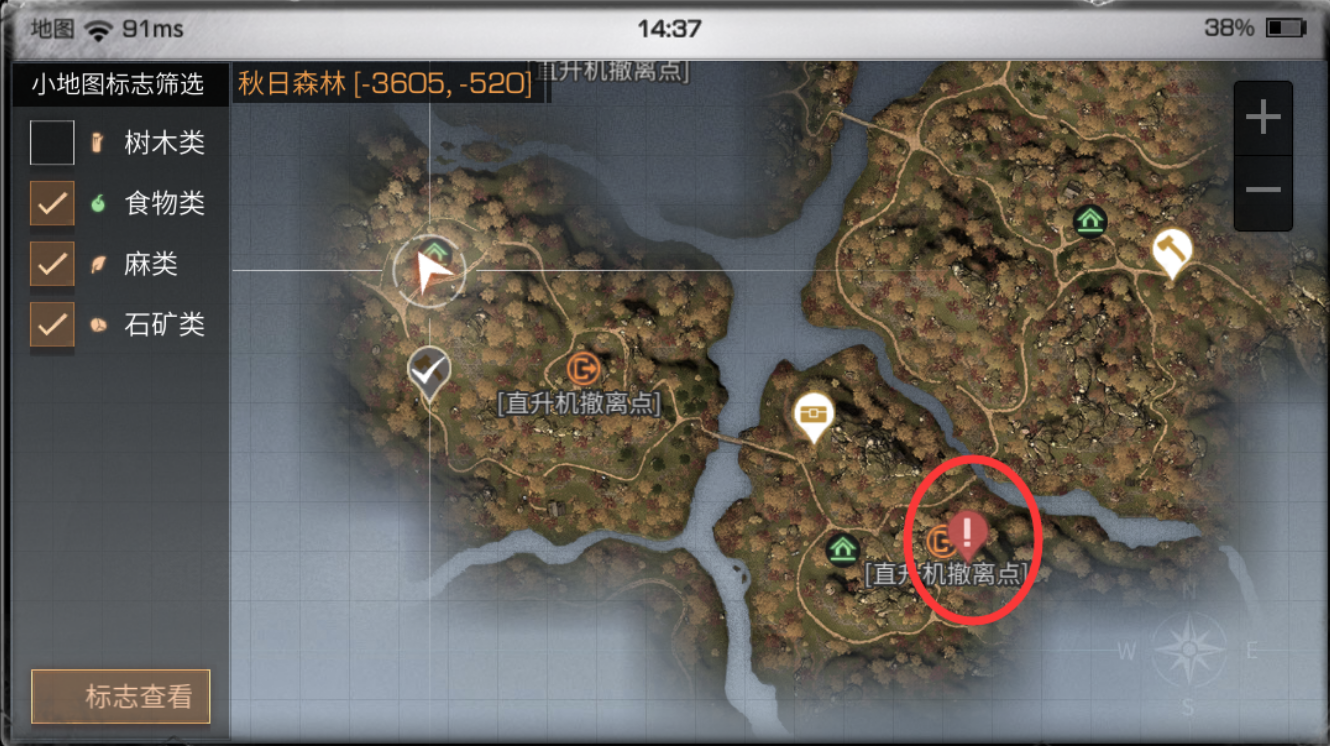The height and width of the screenshot is (746, 1330).
Task: Select the orange evacuation icon above the left 直升机撤离点 label
Action: point(582,368)
